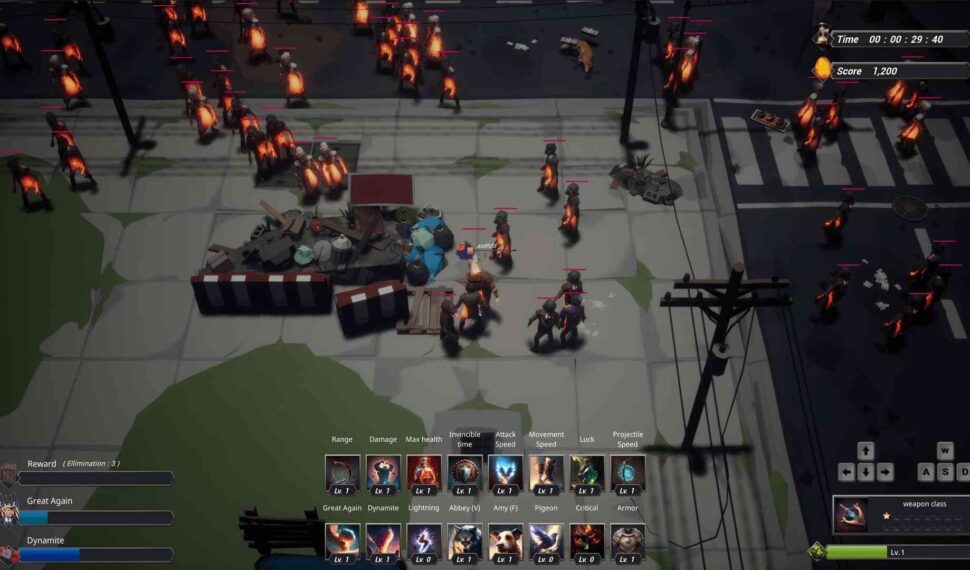This screenshot has height=570, width=970.
Task: Click the Max health potion icon
Action: pyautogui.click(x=424, y=472)
